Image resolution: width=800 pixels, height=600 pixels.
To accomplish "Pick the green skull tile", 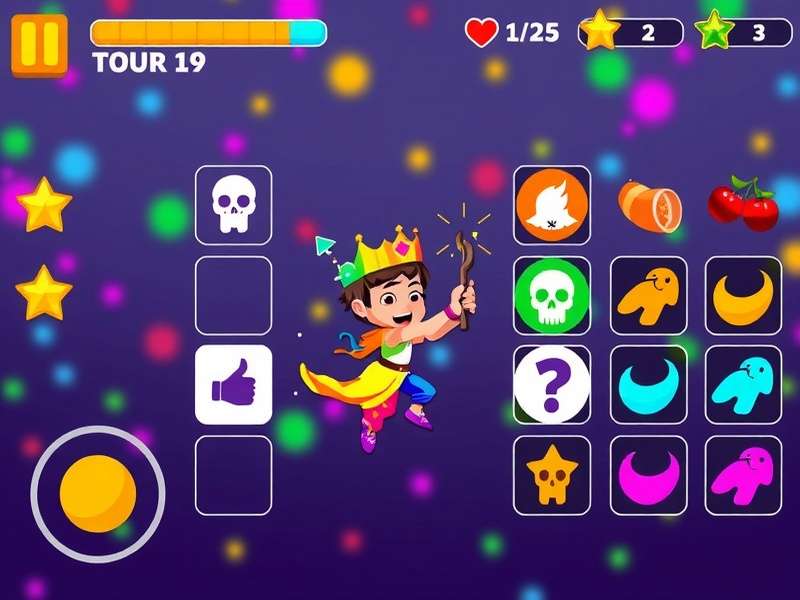I will point(552,295).
